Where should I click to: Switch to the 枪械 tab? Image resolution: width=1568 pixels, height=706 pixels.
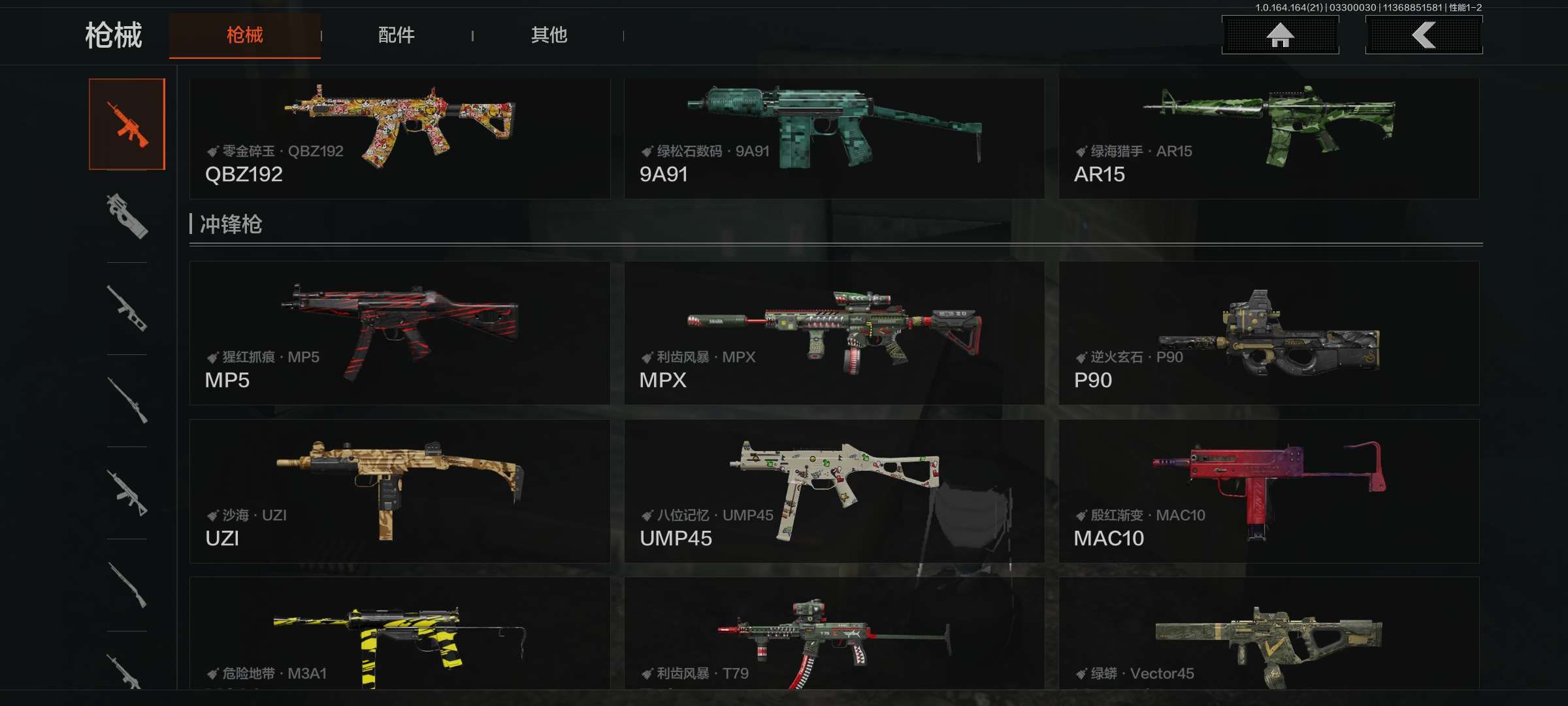[244, 35]
